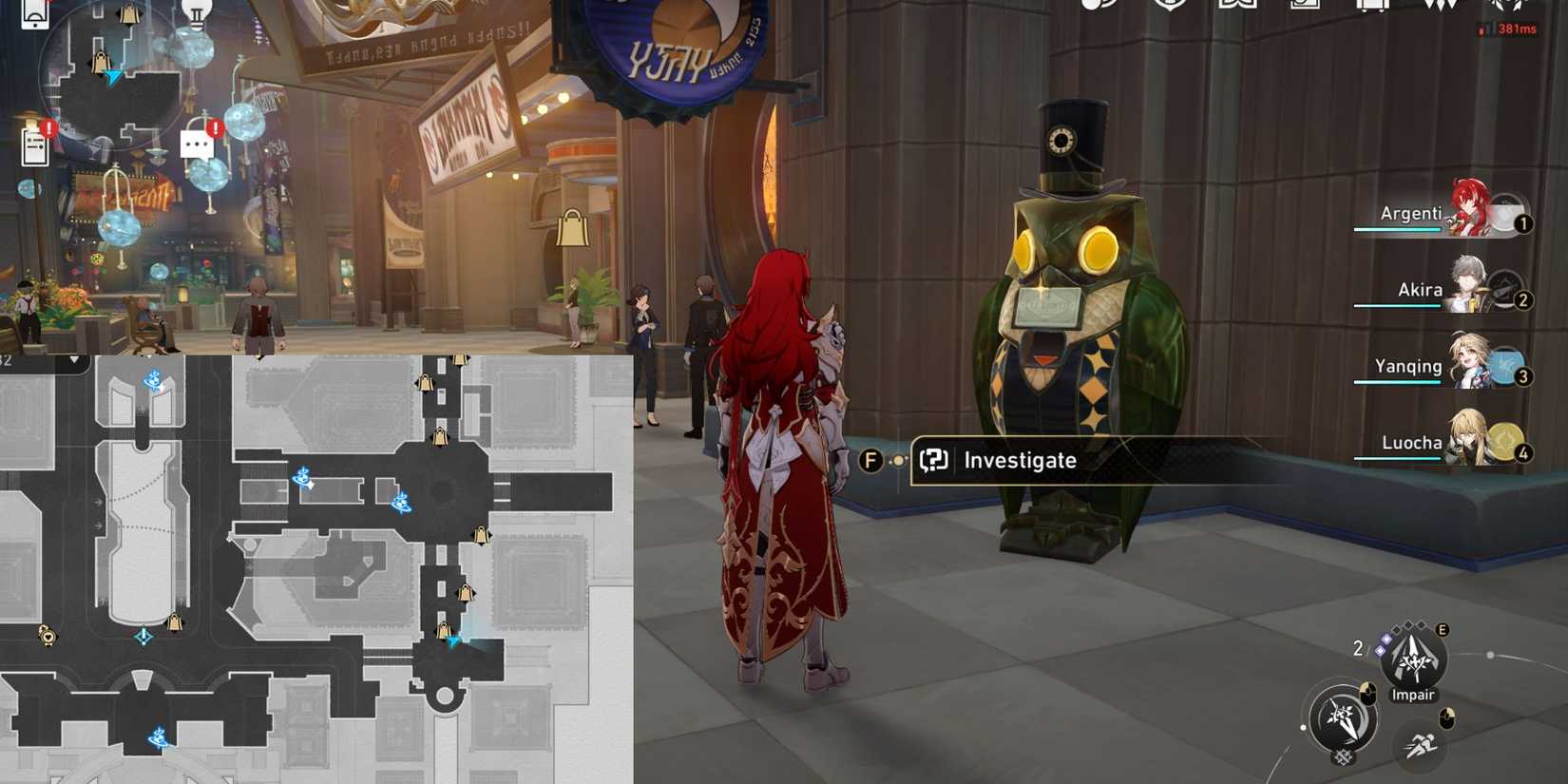
Task: Click Investigate to examine the owl machine
Action: 1019,461
